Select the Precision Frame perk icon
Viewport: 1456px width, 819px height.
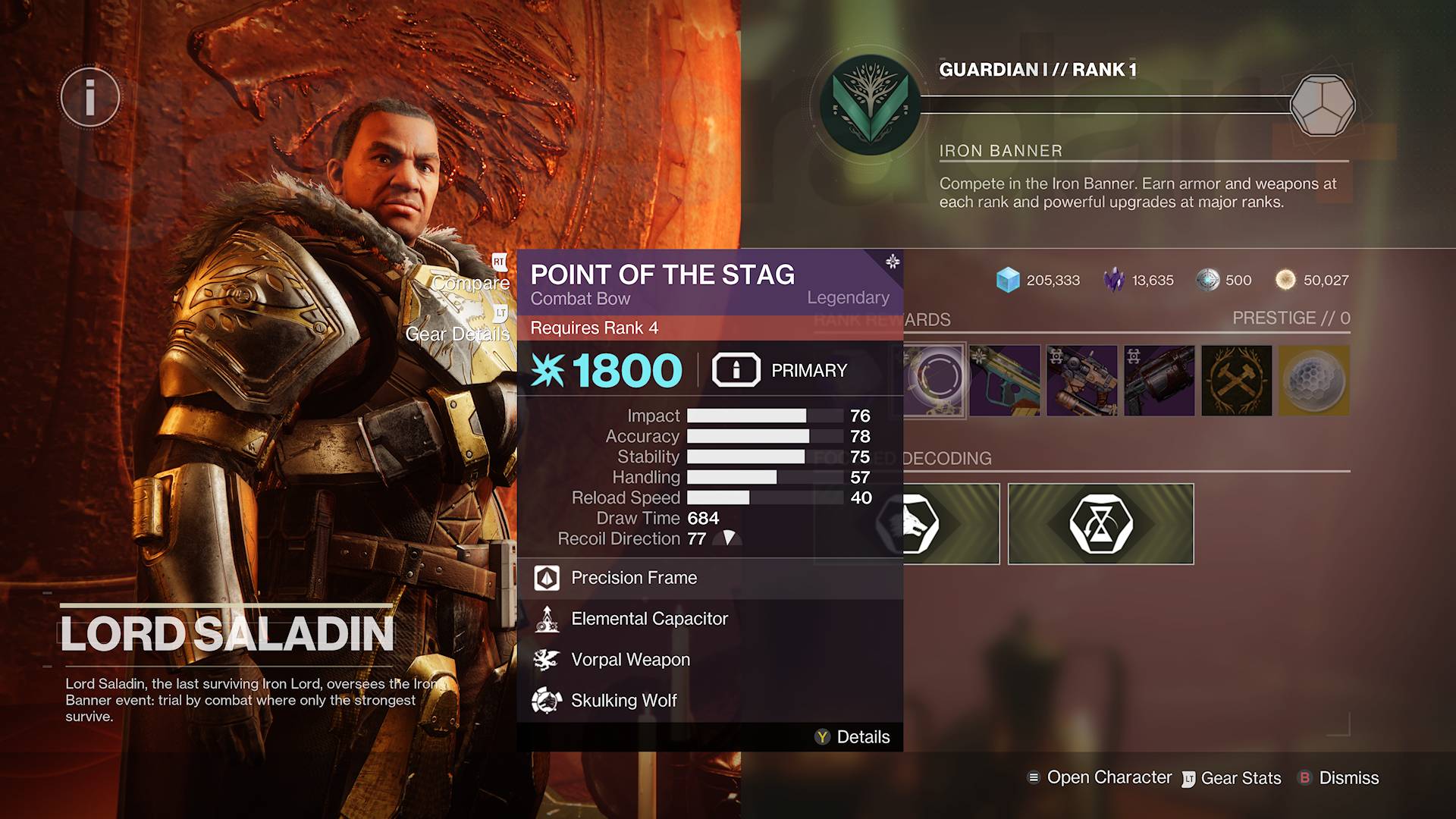(548, 578)
